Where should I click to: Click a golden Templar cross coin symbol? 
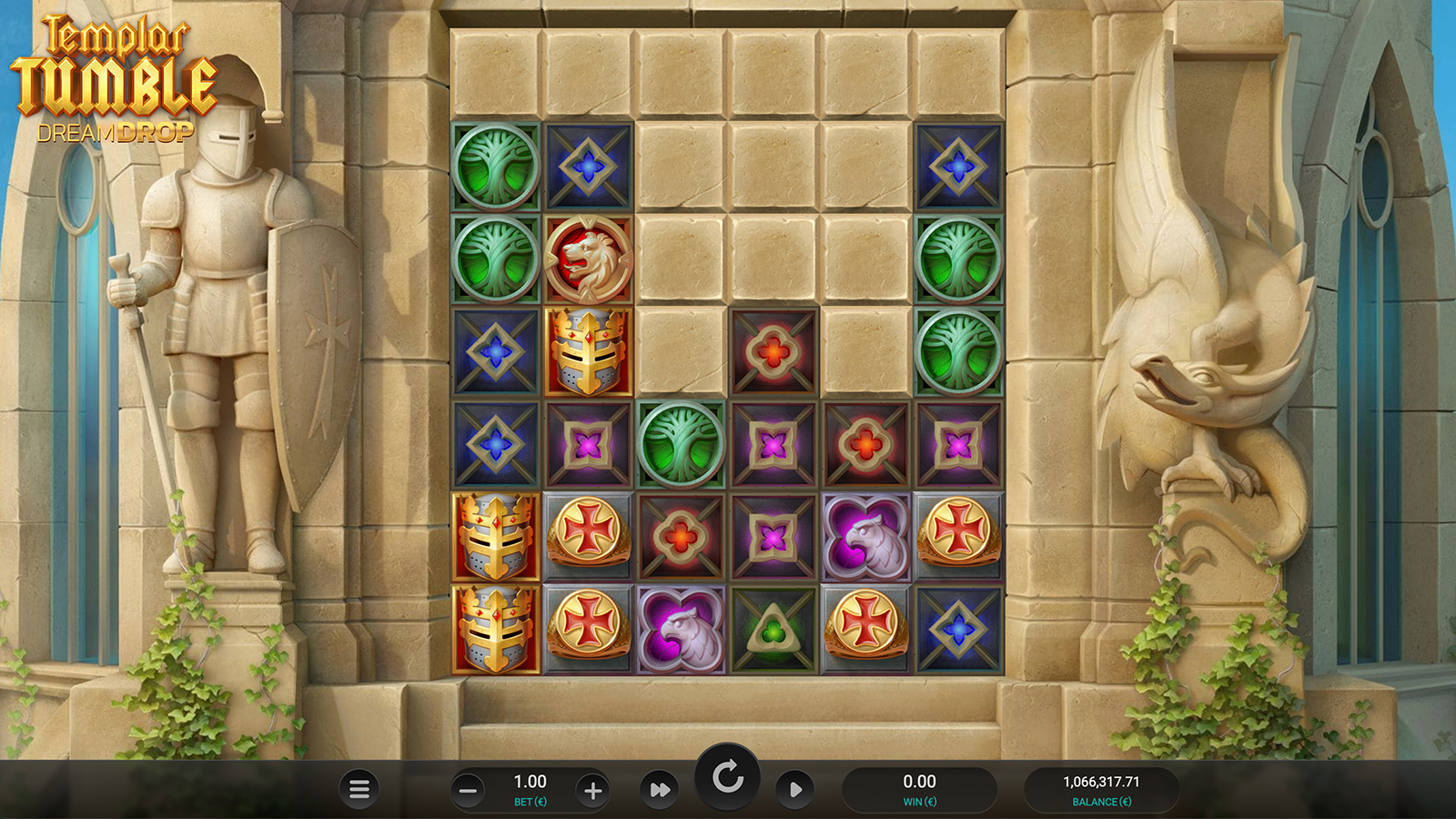[588, 536]
